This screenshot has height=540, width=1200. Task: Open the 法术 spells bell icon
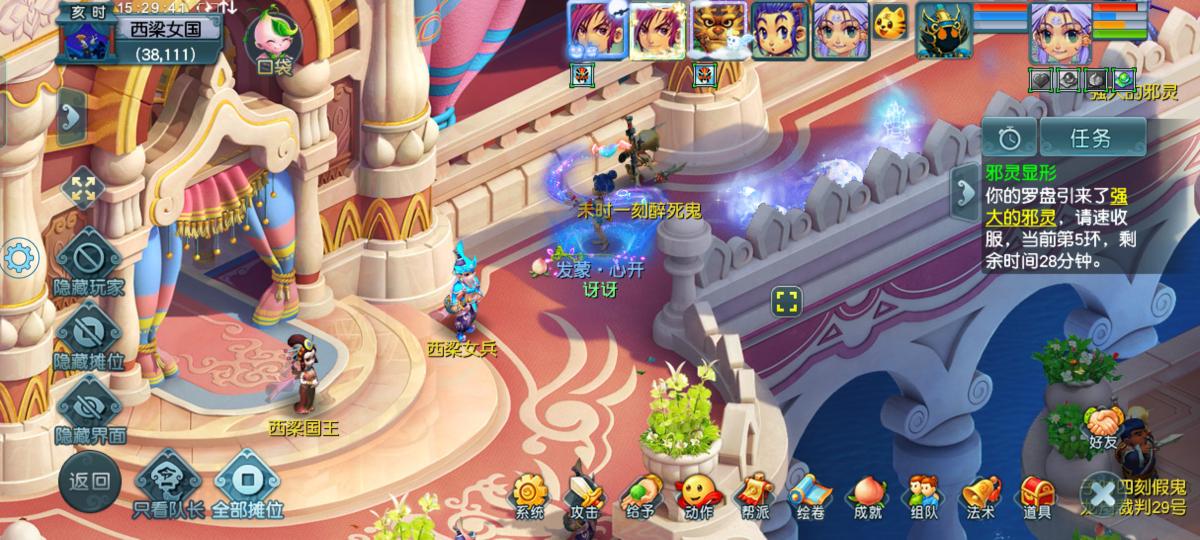980,494
